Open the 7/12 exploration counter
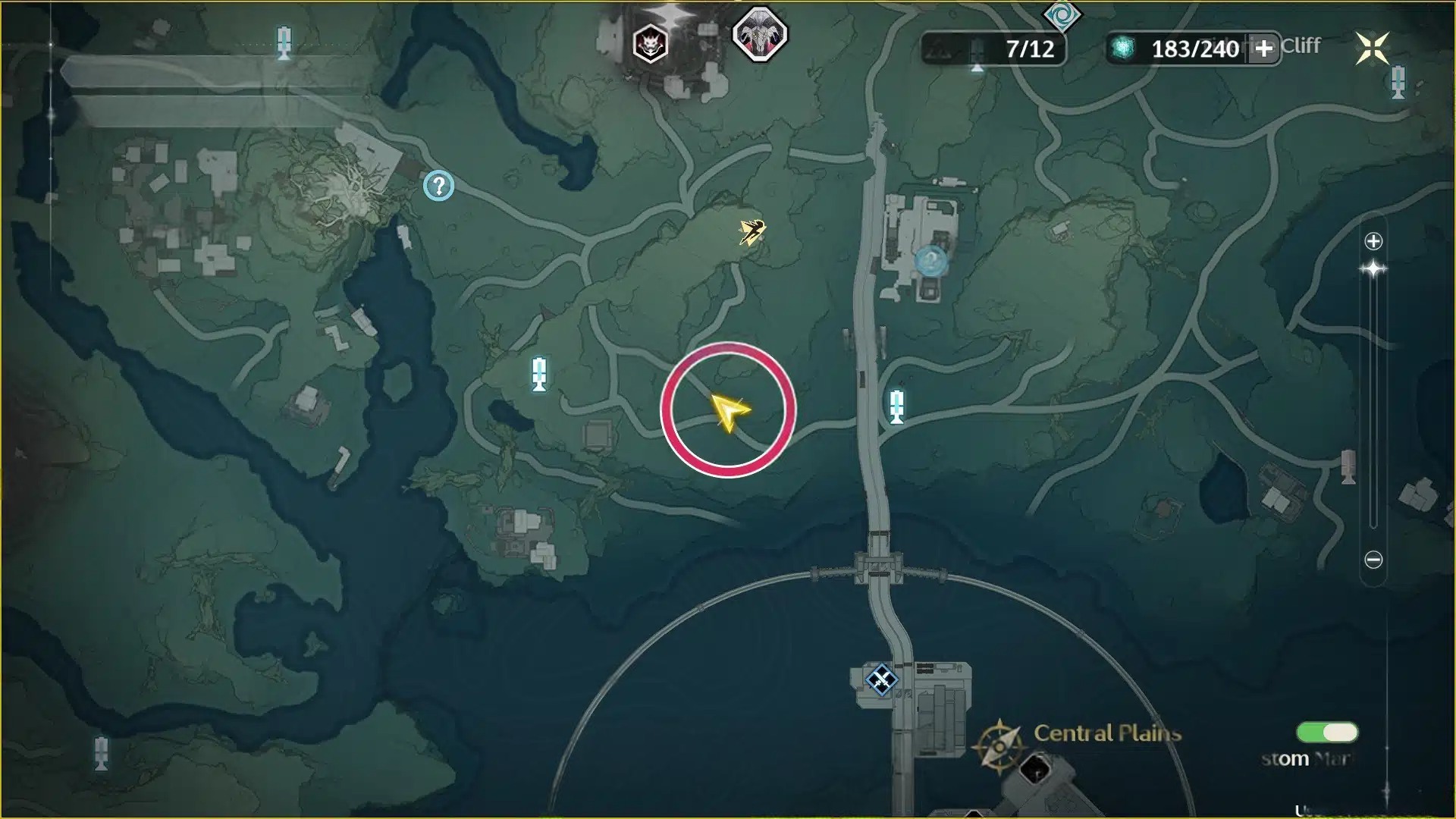 (993, 49)
